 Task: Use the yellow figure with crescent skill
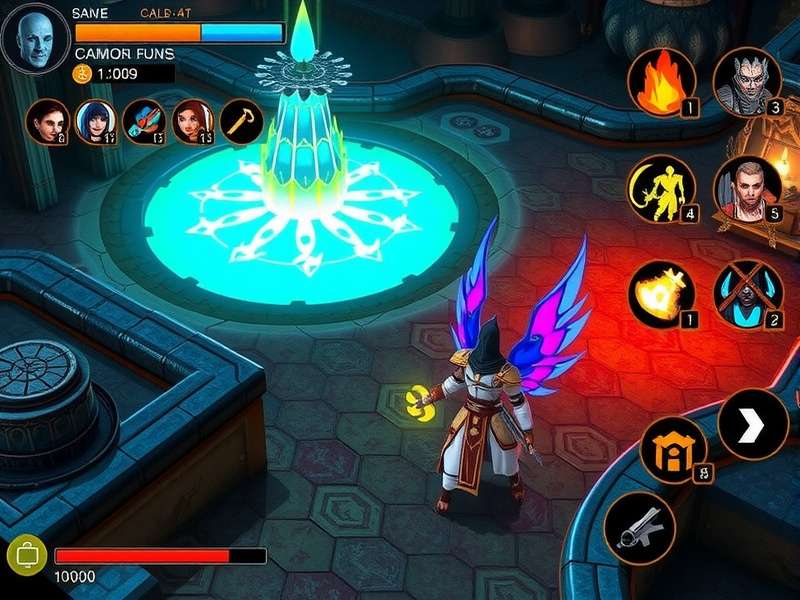661,188
